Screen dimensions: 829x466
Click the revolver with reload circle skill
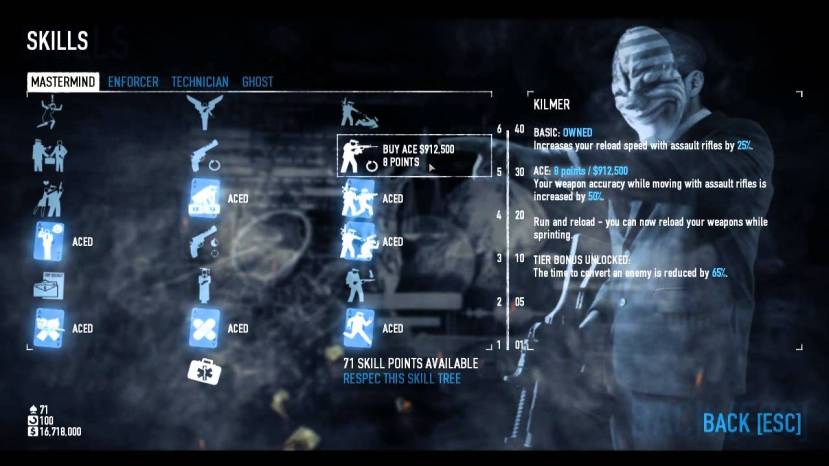[x=204, y=155]
